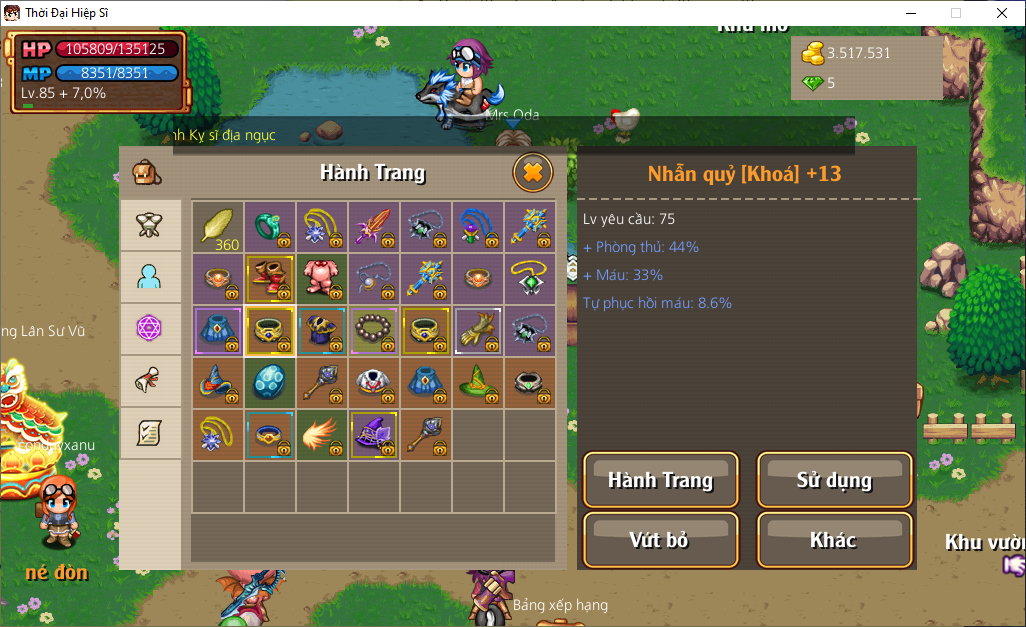Open the Khác options button
Image resolution: width=1026 pixels, height=627 pixels.
(x=834, y=540)
